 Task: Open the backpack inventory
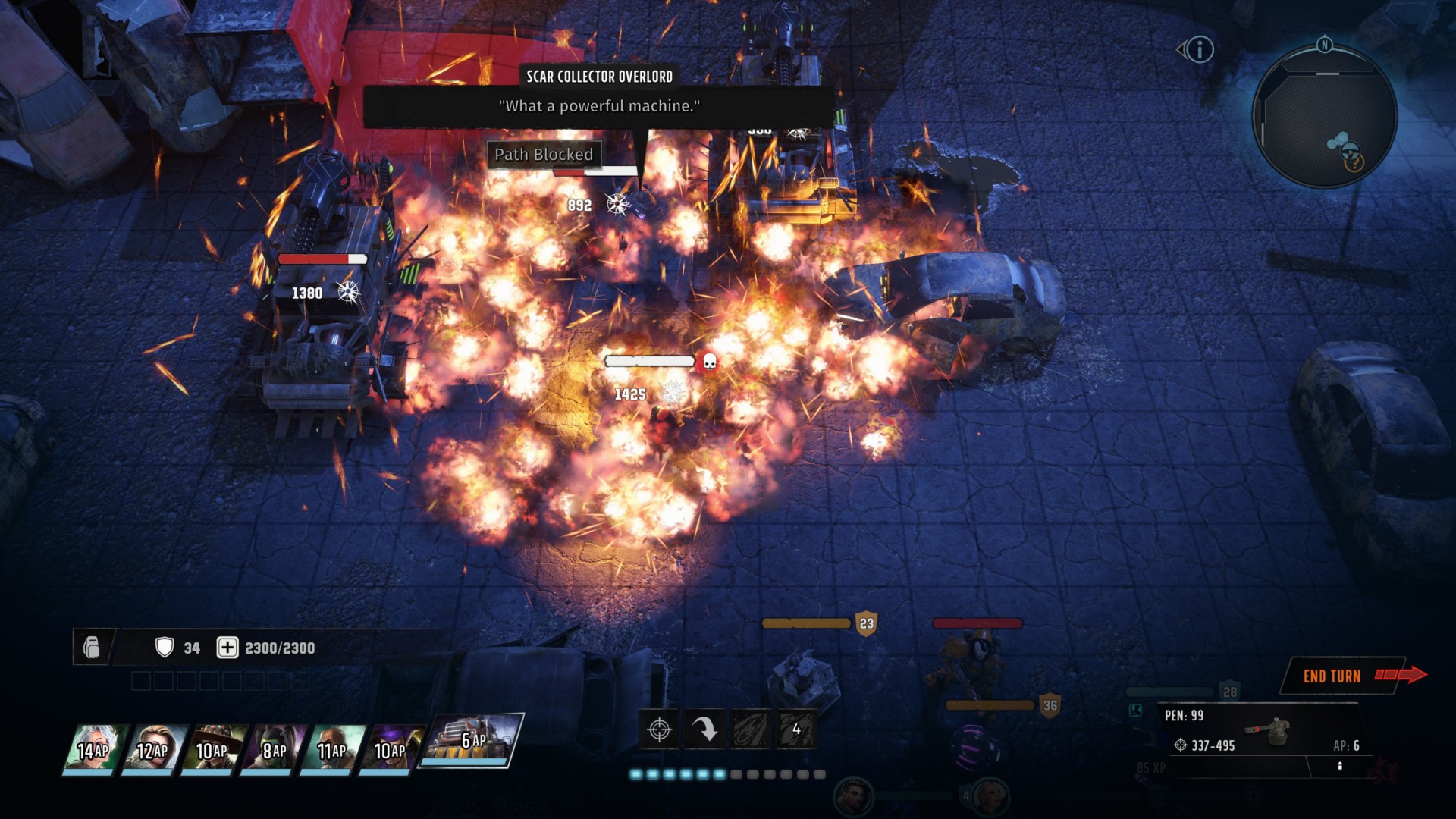(92, 648)
